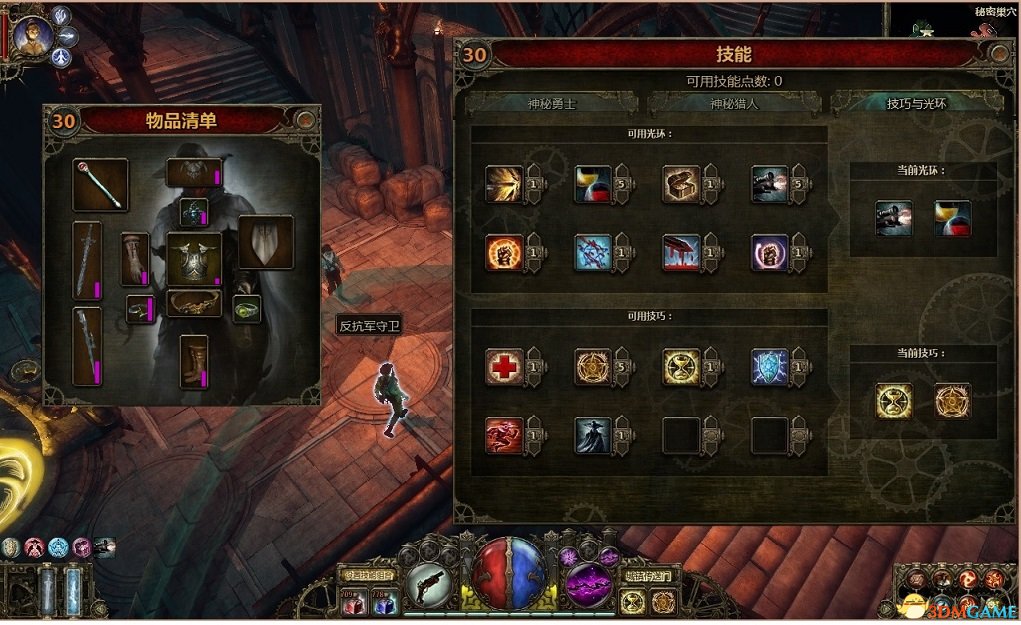Choose the equipped cape slot
Image resolution: width=1021 pixels, height=625 pixels.
[x=265, y=242]
